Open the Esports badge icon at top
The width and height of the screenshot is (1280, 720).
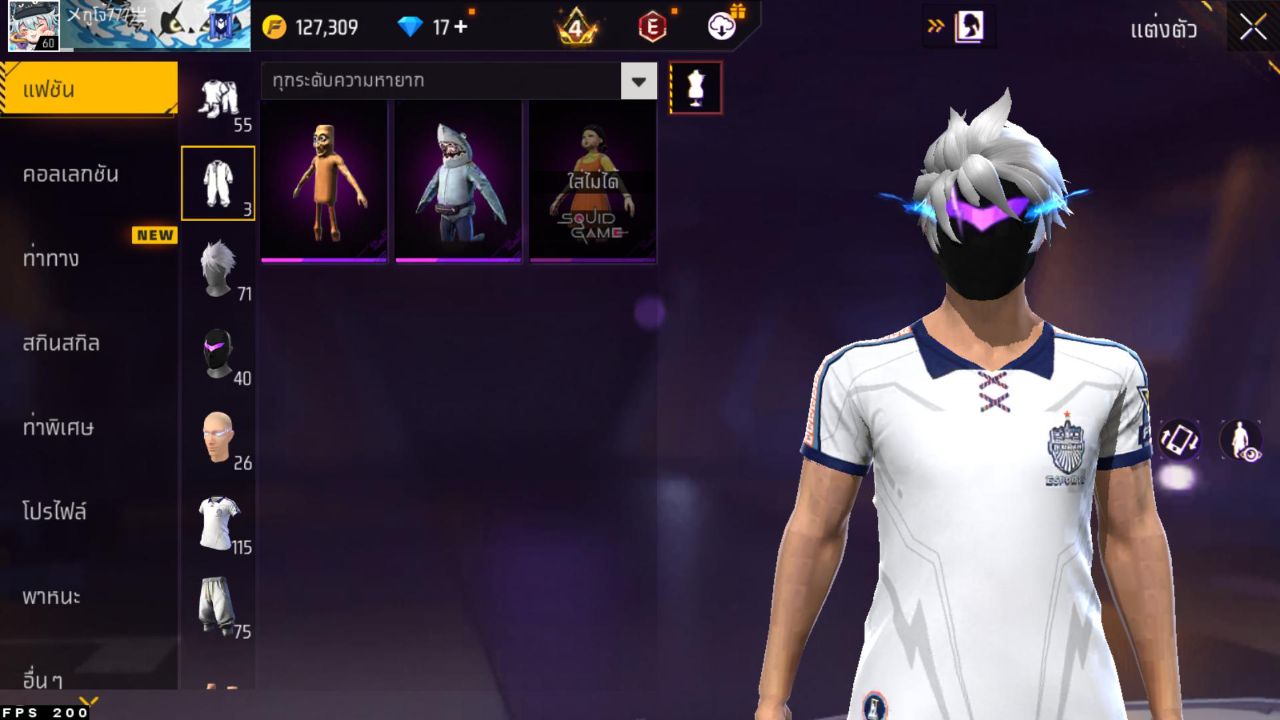click(x=652, y=27)
